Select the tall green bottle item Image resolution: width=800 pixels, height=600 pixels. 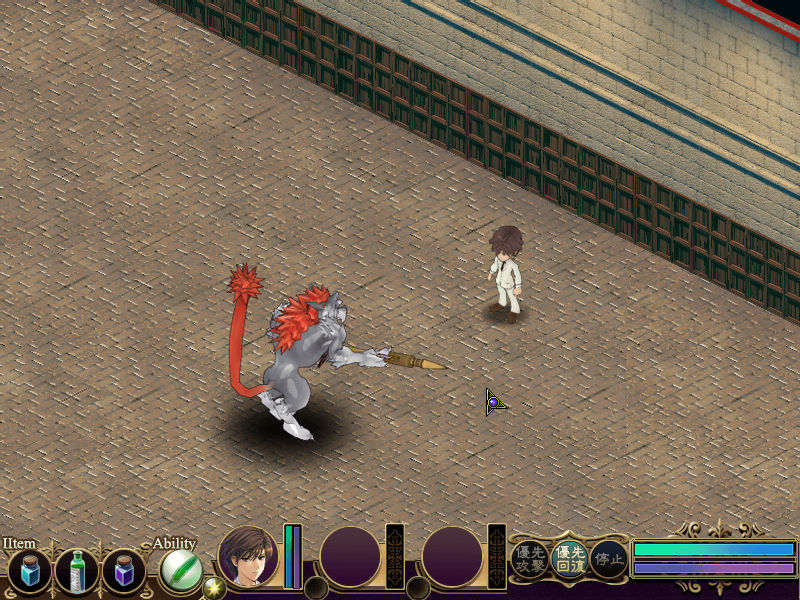pyautogui.click(x=77, y=572)
